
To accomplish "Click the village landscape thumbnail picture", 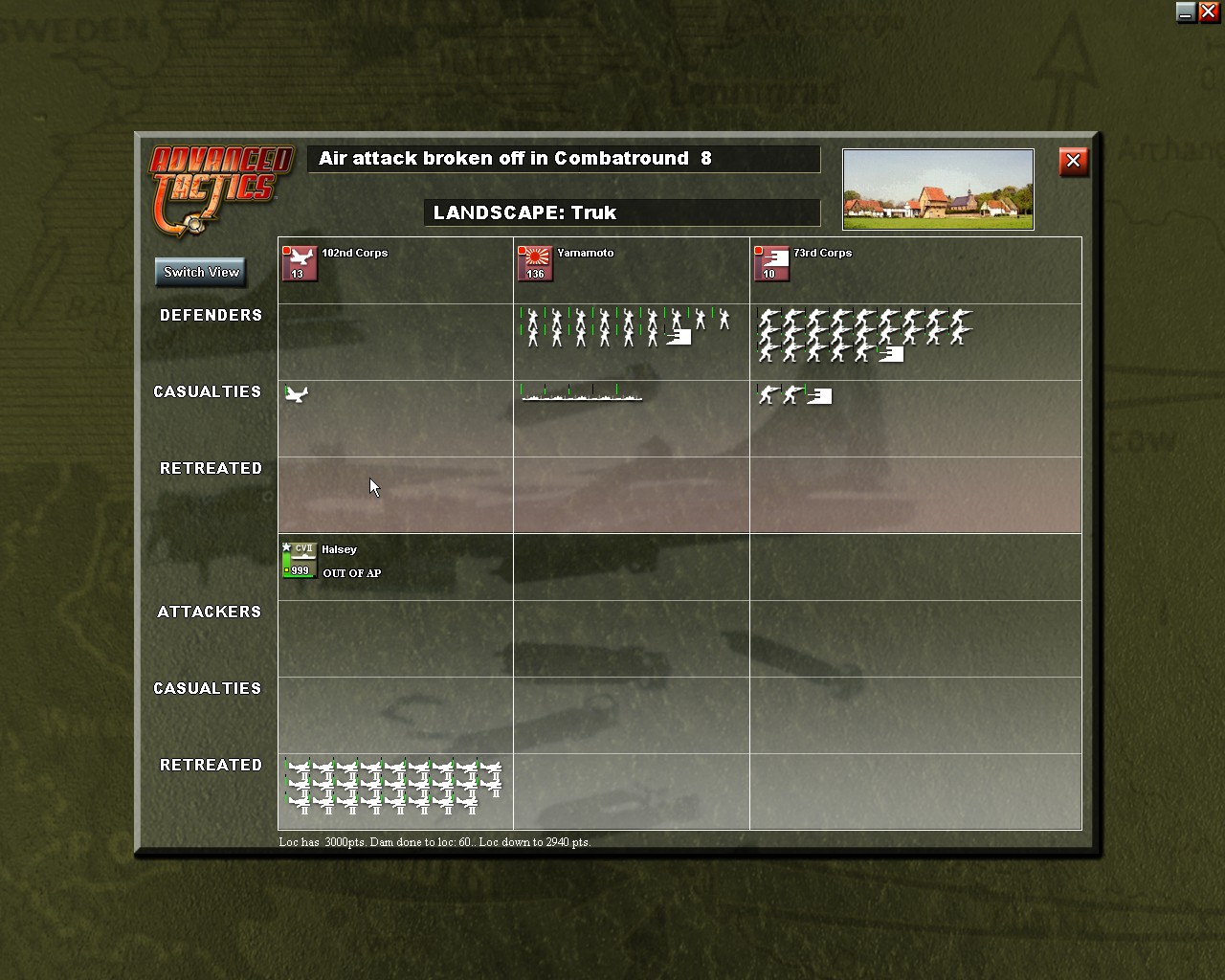I will point(937,189).
